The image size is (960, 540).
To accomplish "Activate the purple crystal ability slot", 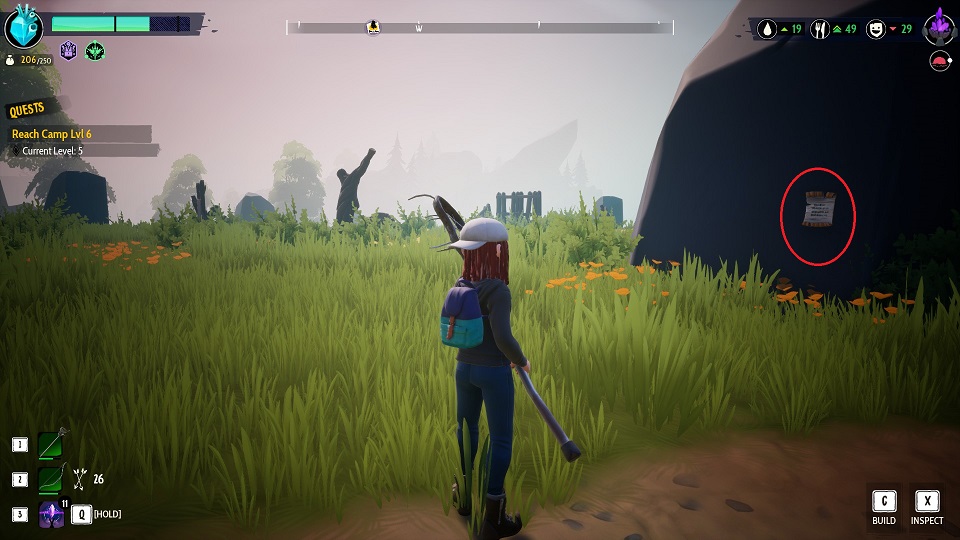I will (52, 514).
